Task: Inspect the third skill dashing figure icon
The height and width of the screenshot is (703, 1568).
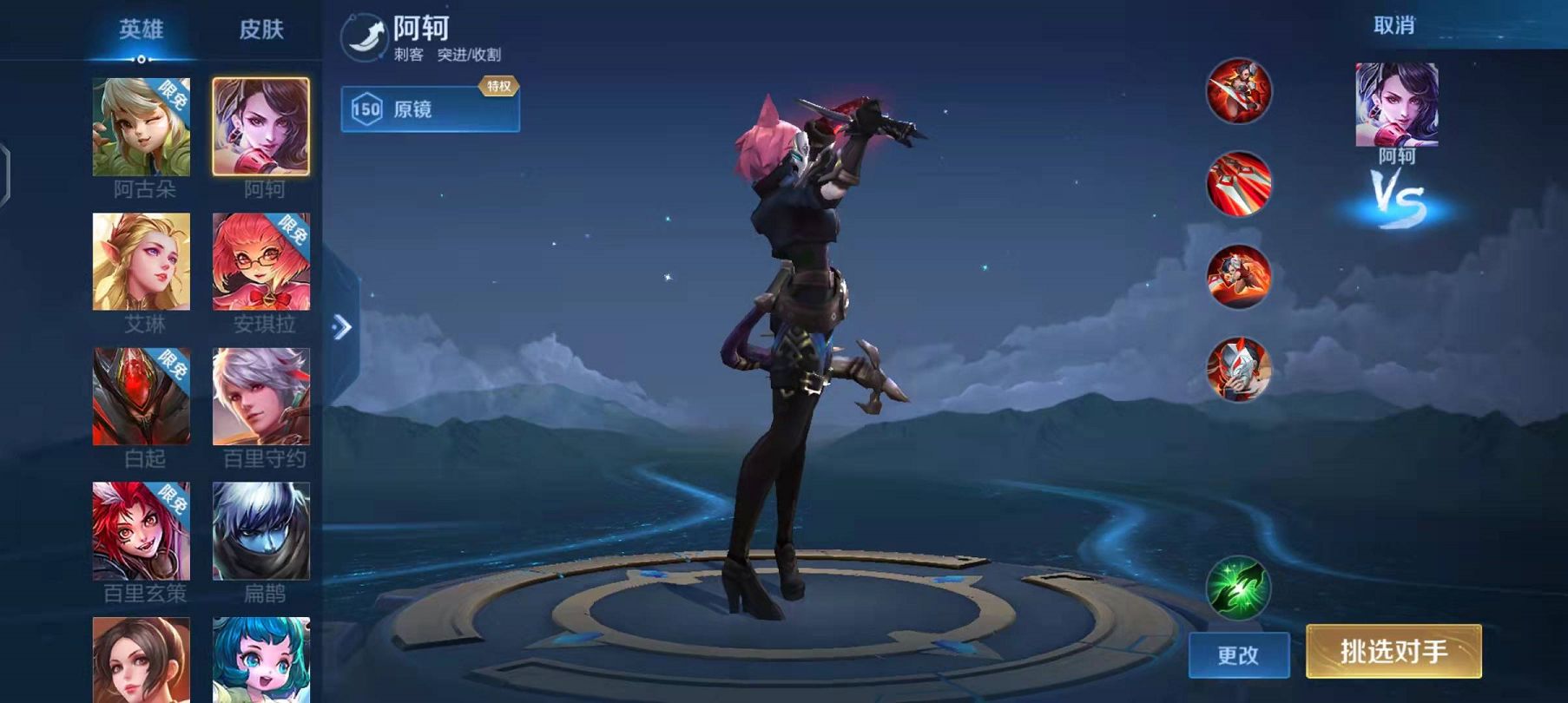Action: 1239,277
